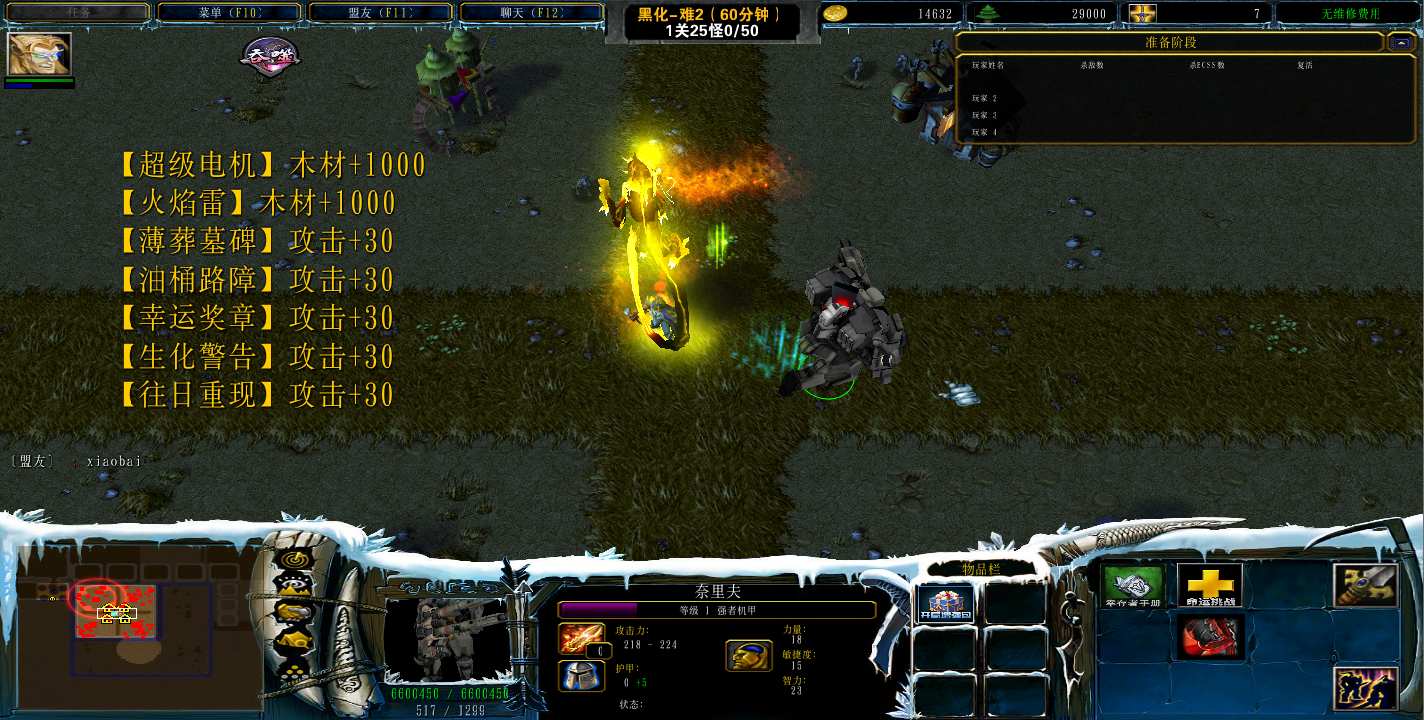
Task: Activate the yellow cross 幸运挑战 ability
Action: point(1209,585)
